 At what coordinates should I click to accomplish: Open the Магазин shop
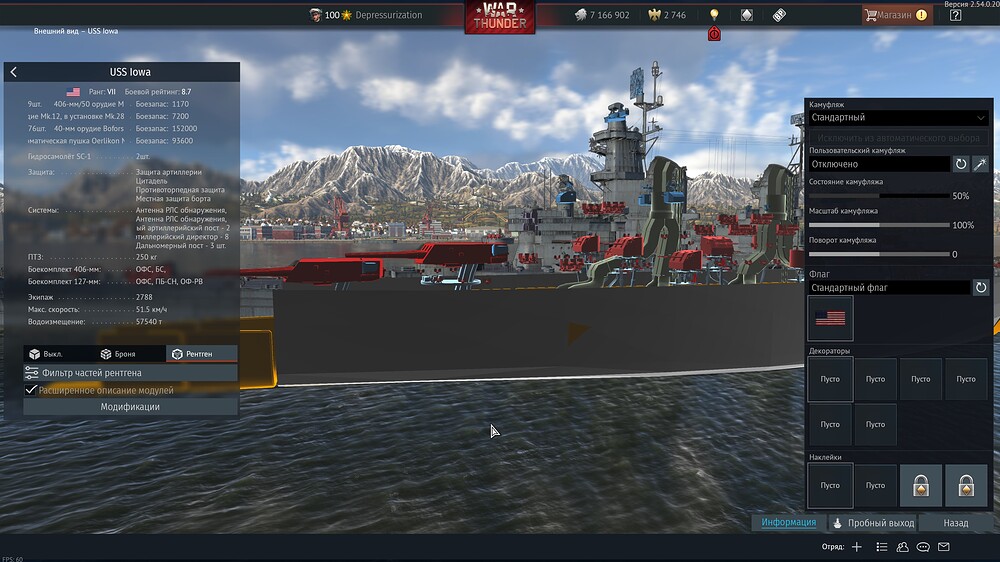click(896, 15)
